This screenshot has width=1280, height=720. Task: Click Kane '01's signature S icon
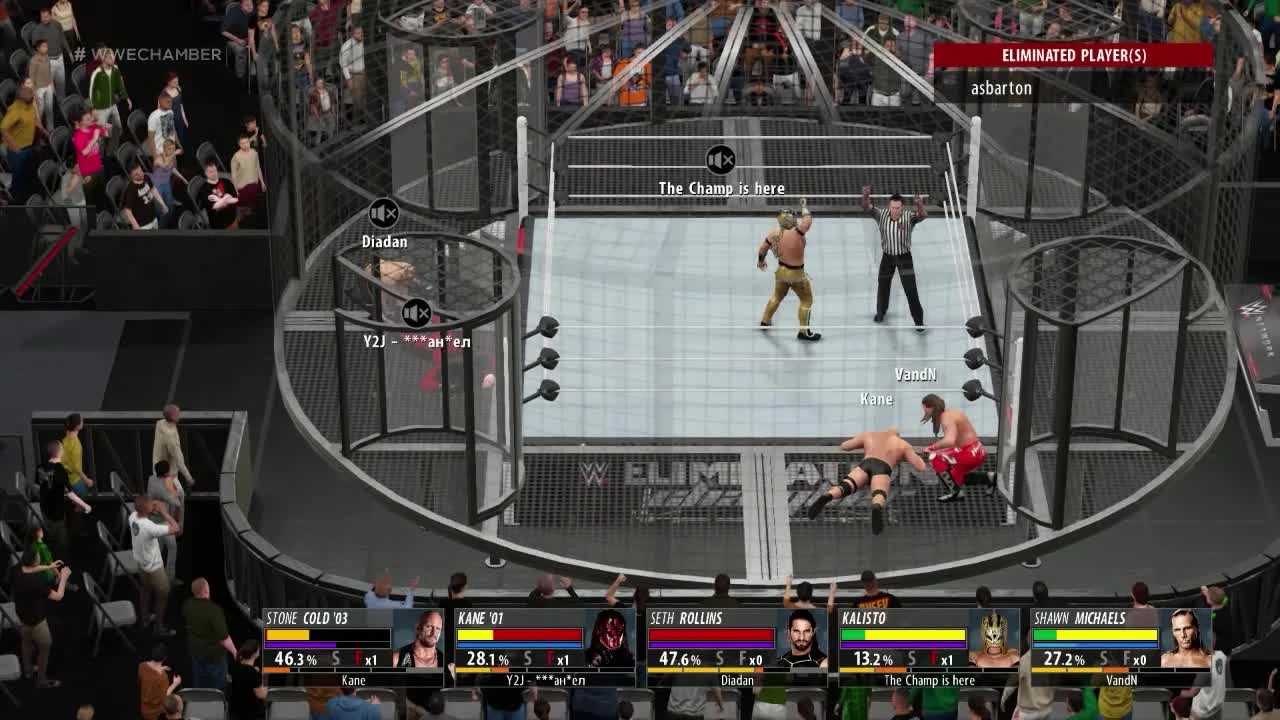coord(527,659)
